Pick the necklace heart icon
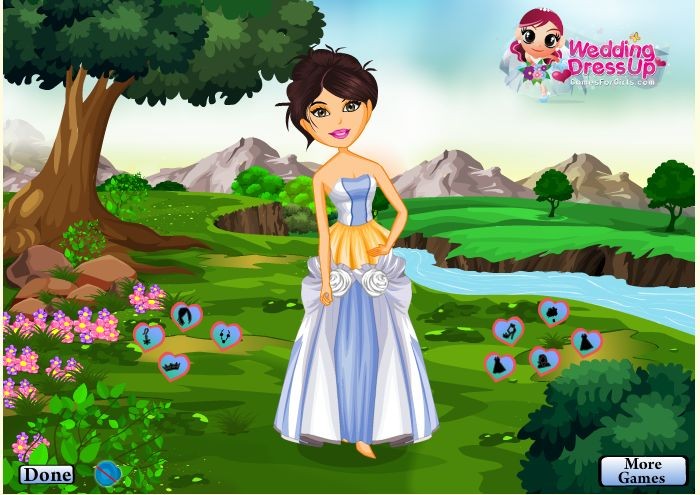The width and height of the screenshot is (700, 495). [x=224, y=335]
